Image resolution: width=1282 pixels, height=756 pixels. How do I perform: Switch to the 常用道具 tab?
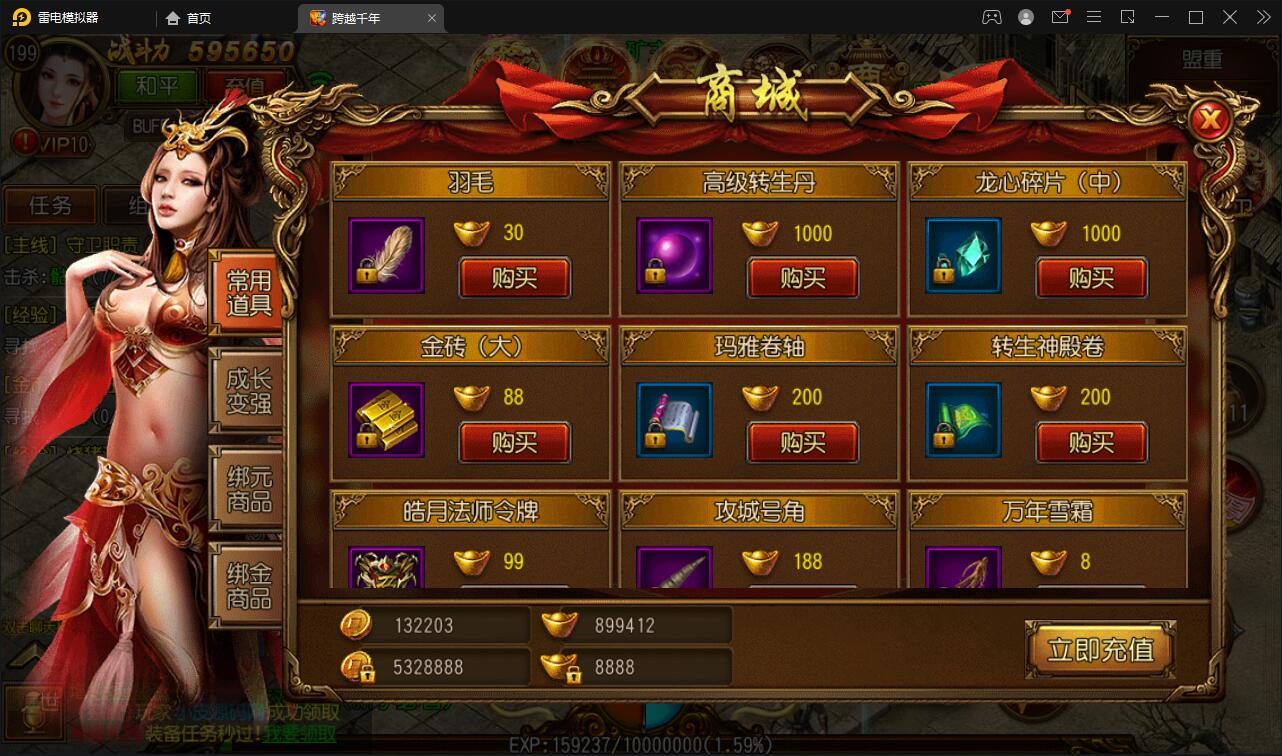247,292
